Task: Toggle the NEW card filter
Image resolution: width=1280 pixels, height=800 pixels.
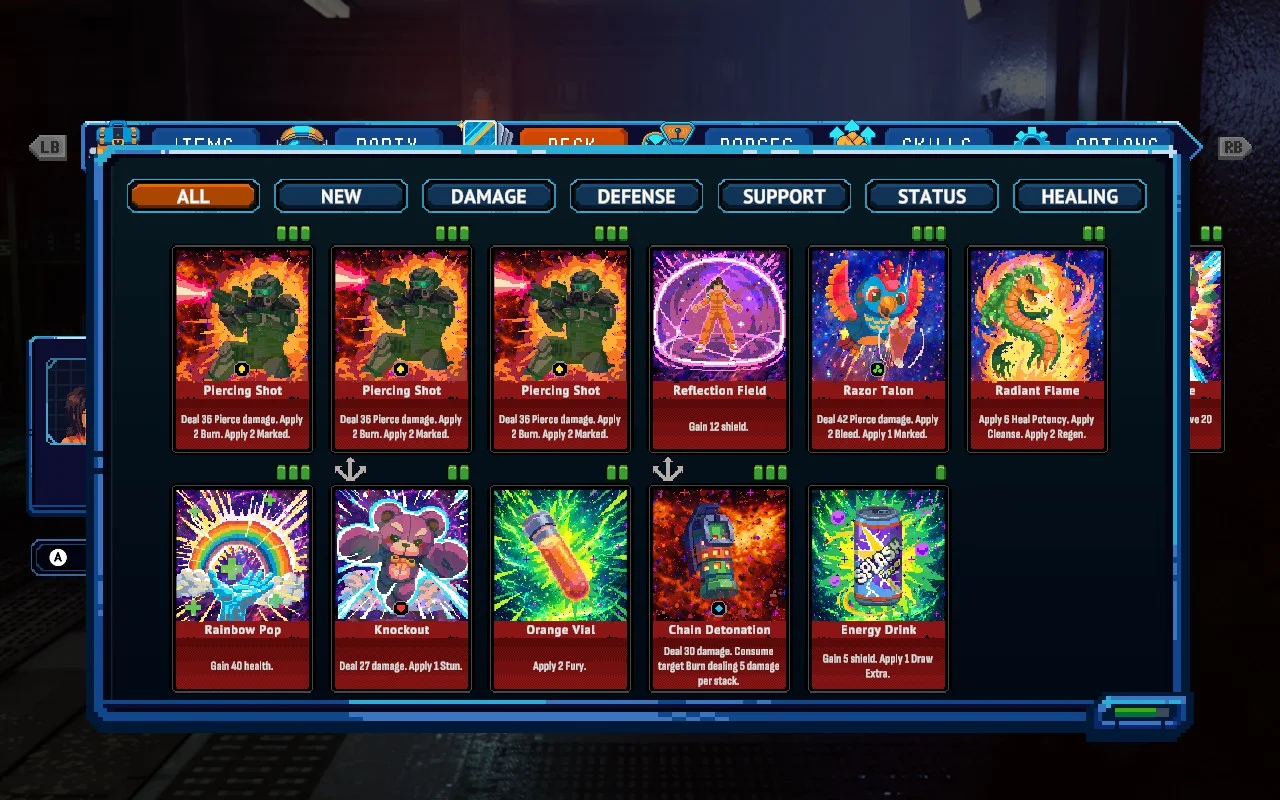Action: [340, 196]
